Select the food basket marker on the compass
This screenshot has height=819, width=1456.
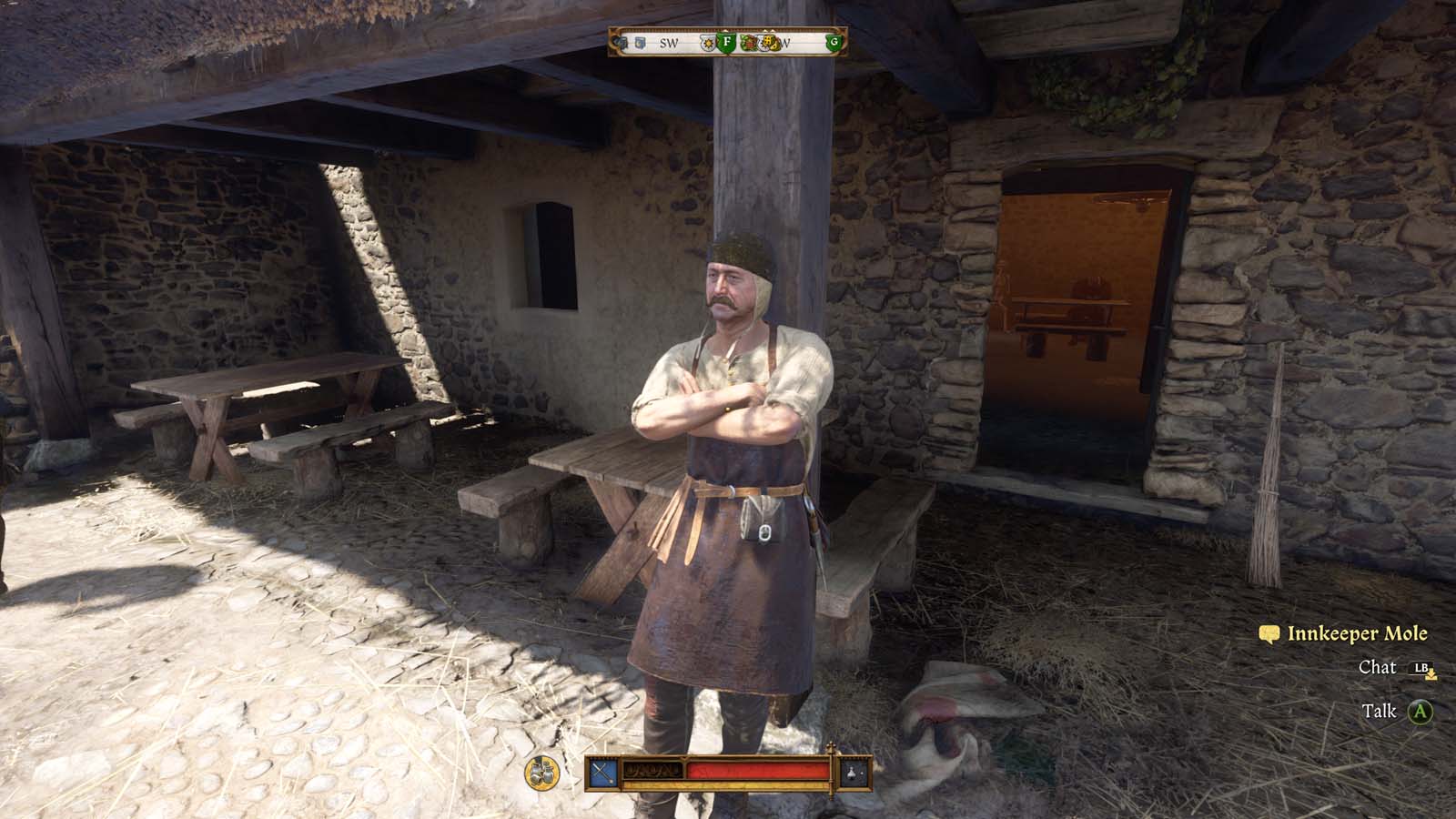(x=748, y=43)
